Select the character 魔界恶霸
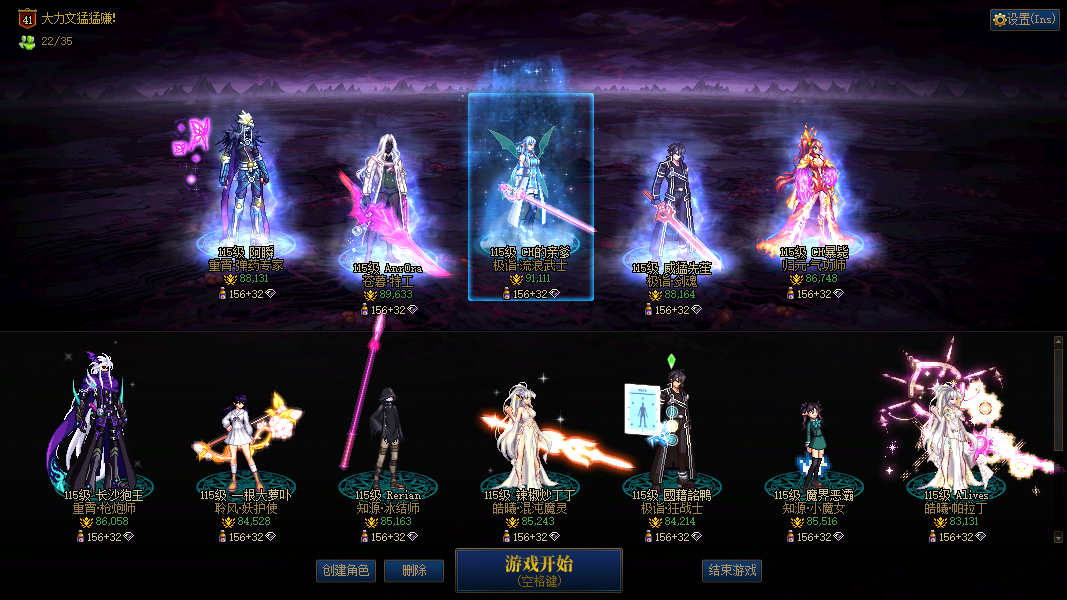This screenshot has width=1067, height=600. coord(814,440)
